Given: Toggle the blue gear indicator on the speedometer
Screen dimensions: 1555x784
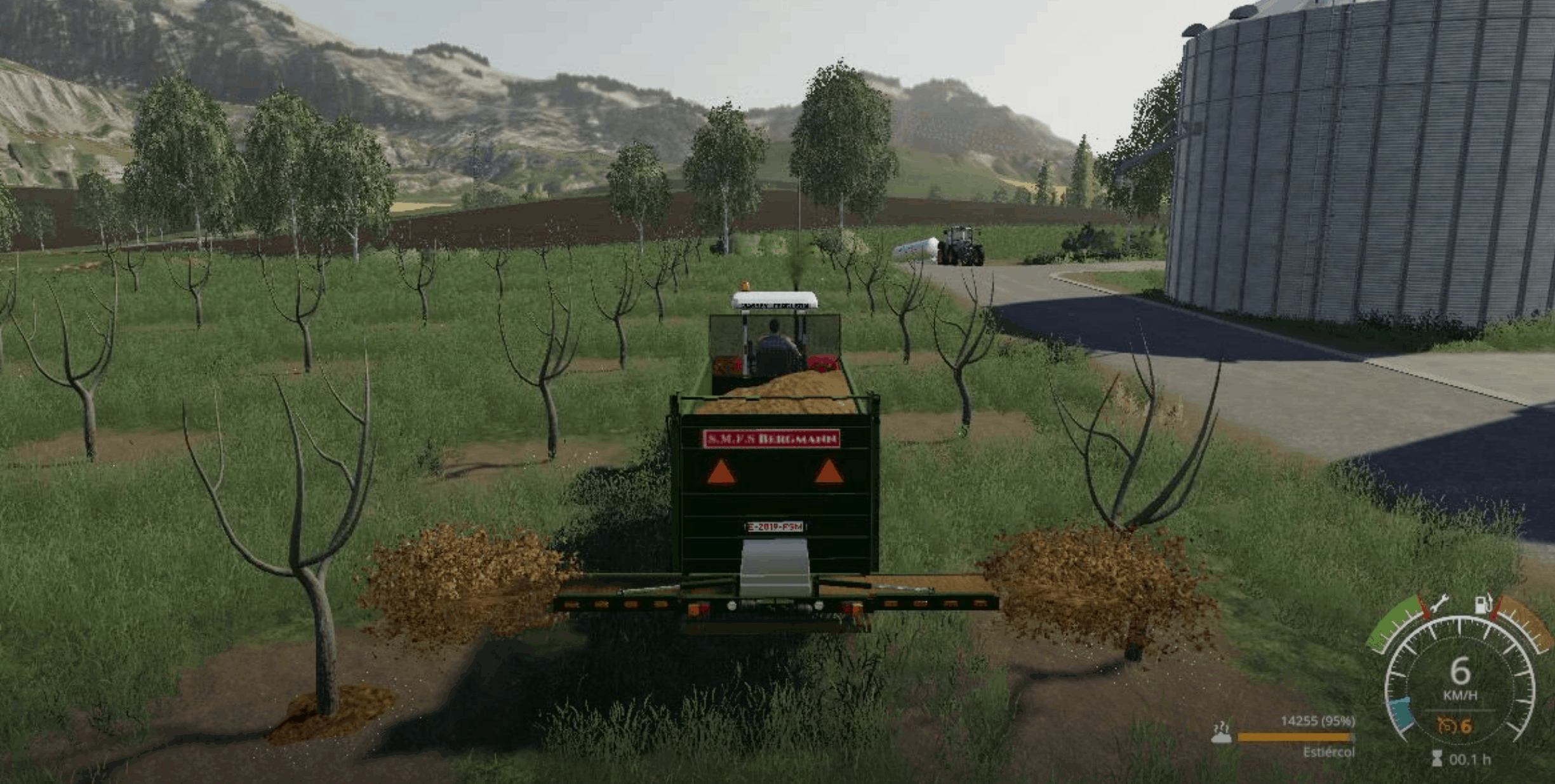Looking at the screenshot, I should click(x=1401, y=714).
